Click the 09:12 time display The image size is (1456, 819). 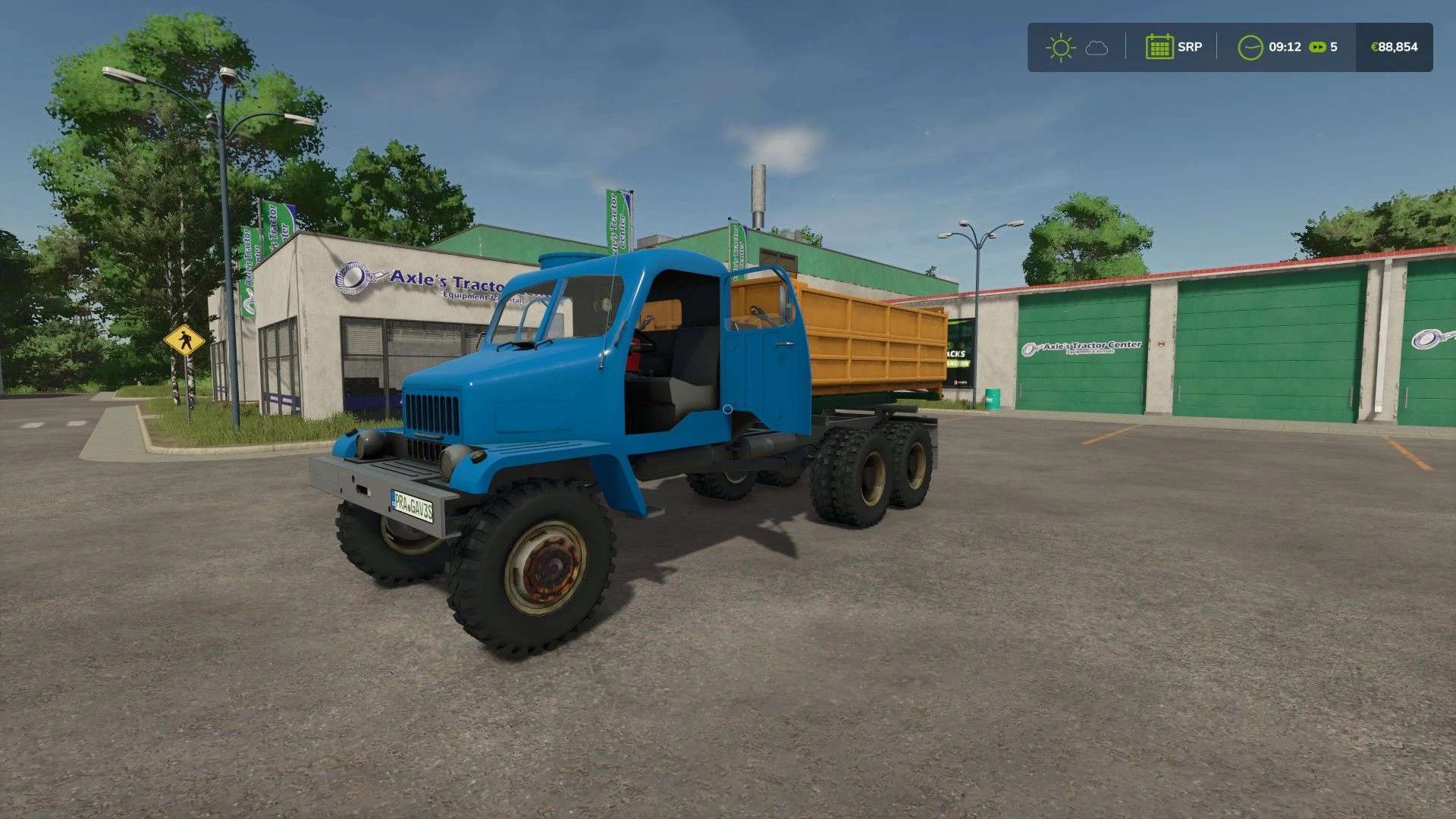[x=1286, y=47]
